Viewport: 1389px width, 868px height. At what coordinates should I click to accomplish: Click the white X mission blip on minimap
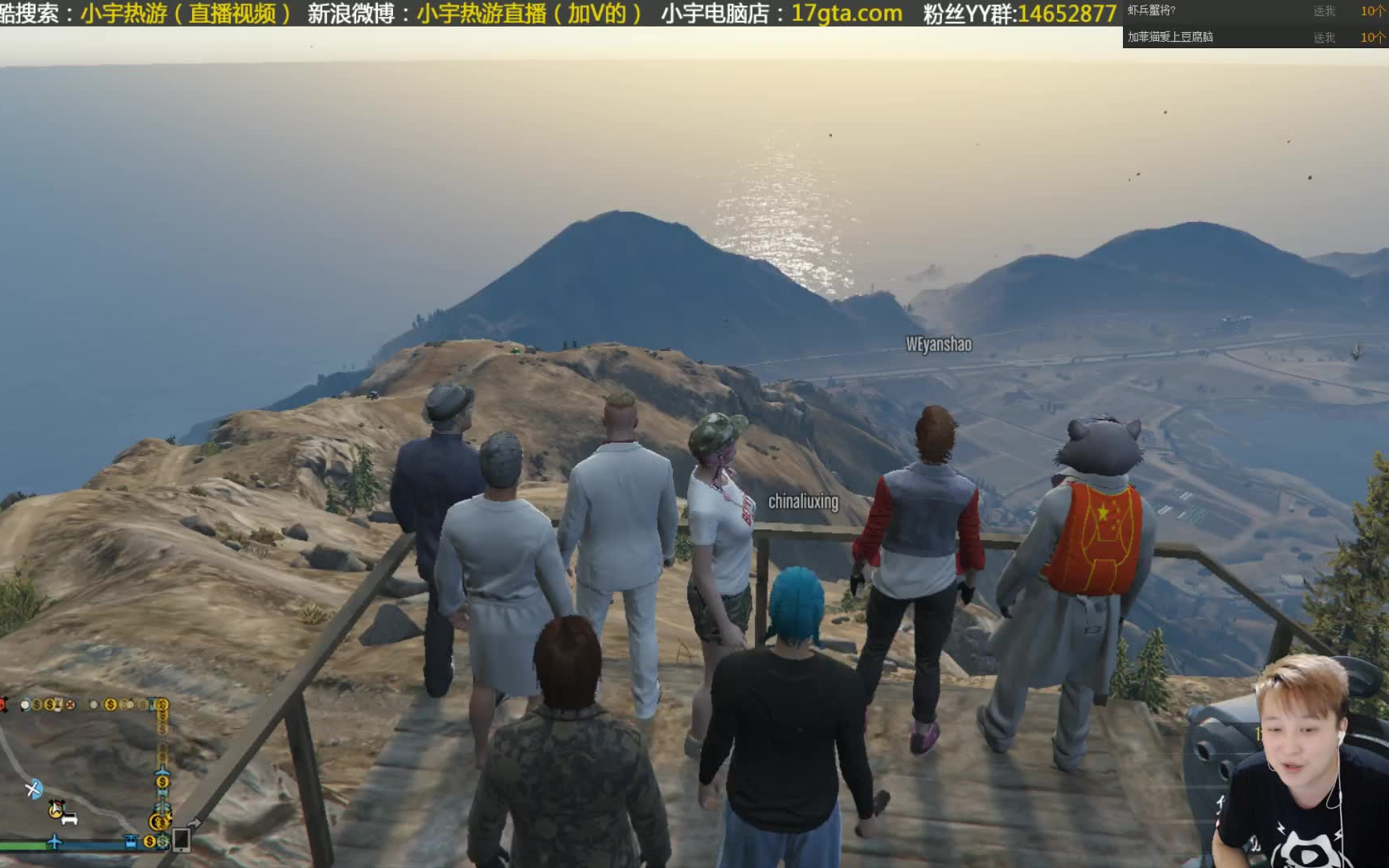point(71,706)
